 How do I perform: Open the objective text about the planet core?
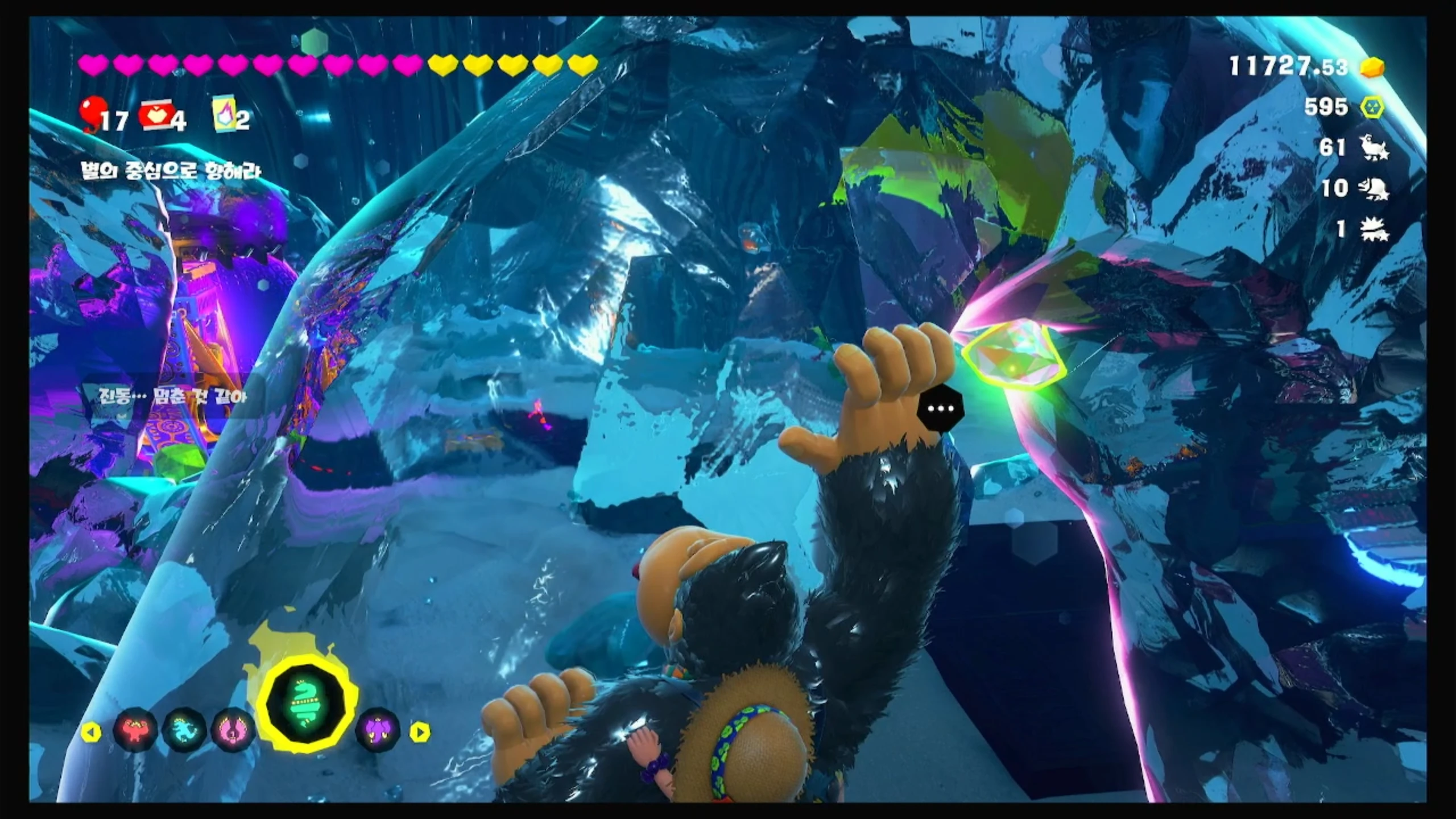[x=171, y=171]
